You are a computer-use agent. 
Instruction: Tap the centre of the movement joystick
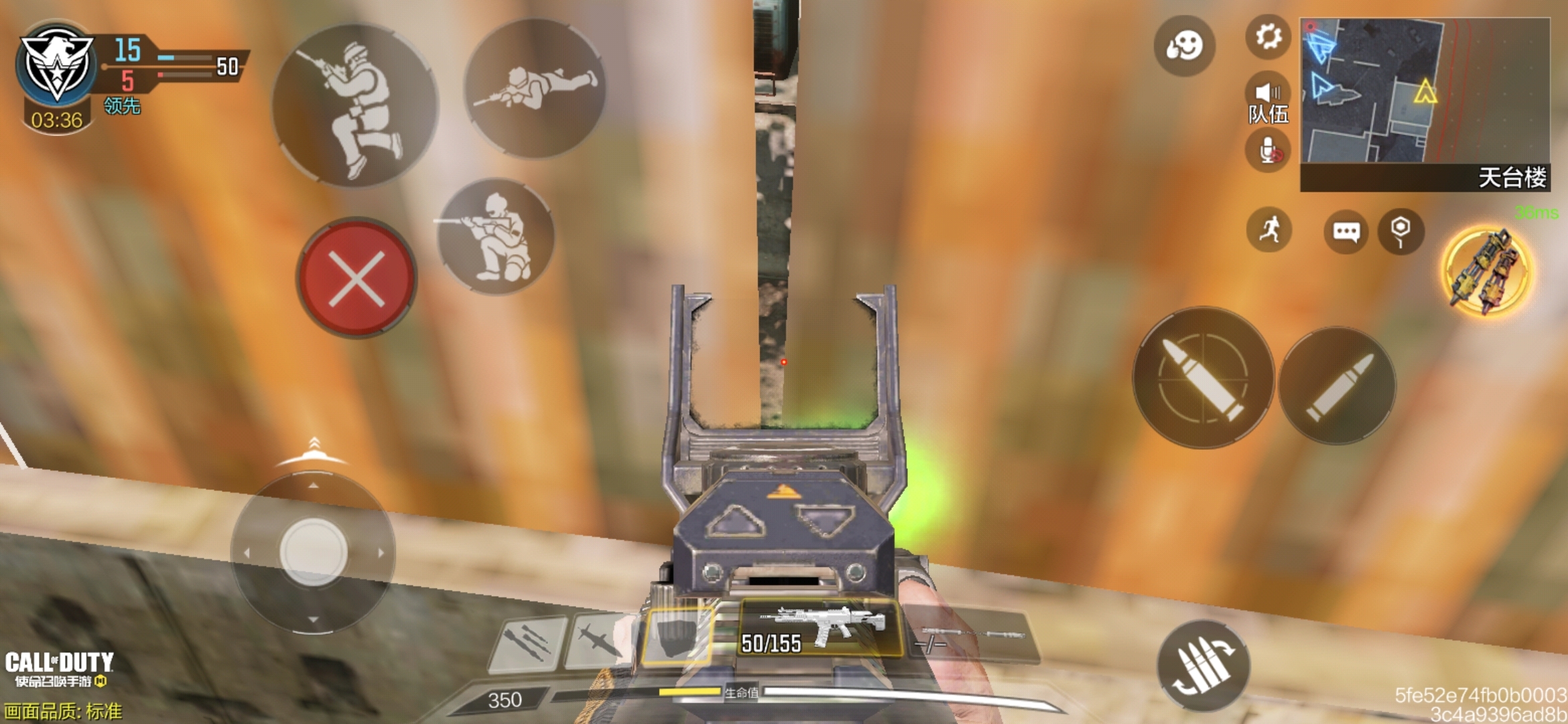(x=313, y=553)
